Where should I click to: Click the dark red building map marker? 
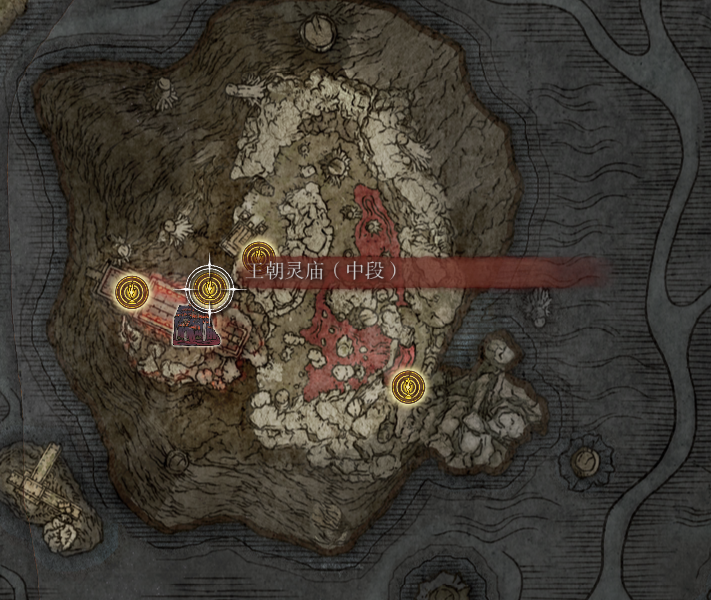point(190,327)
